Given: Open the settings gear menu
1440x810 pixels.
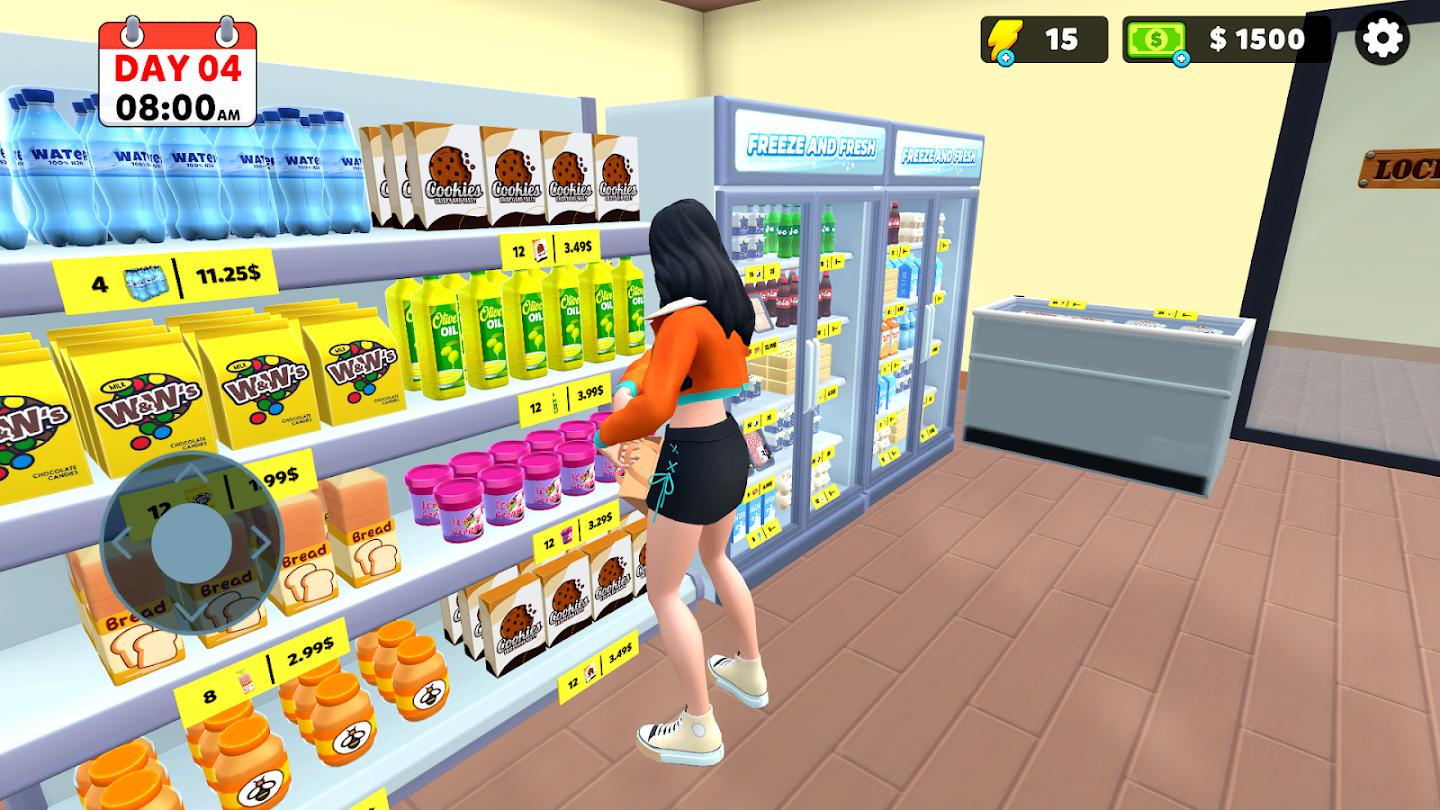Looking at the screenshot, I should click(x=1381, y=40).
